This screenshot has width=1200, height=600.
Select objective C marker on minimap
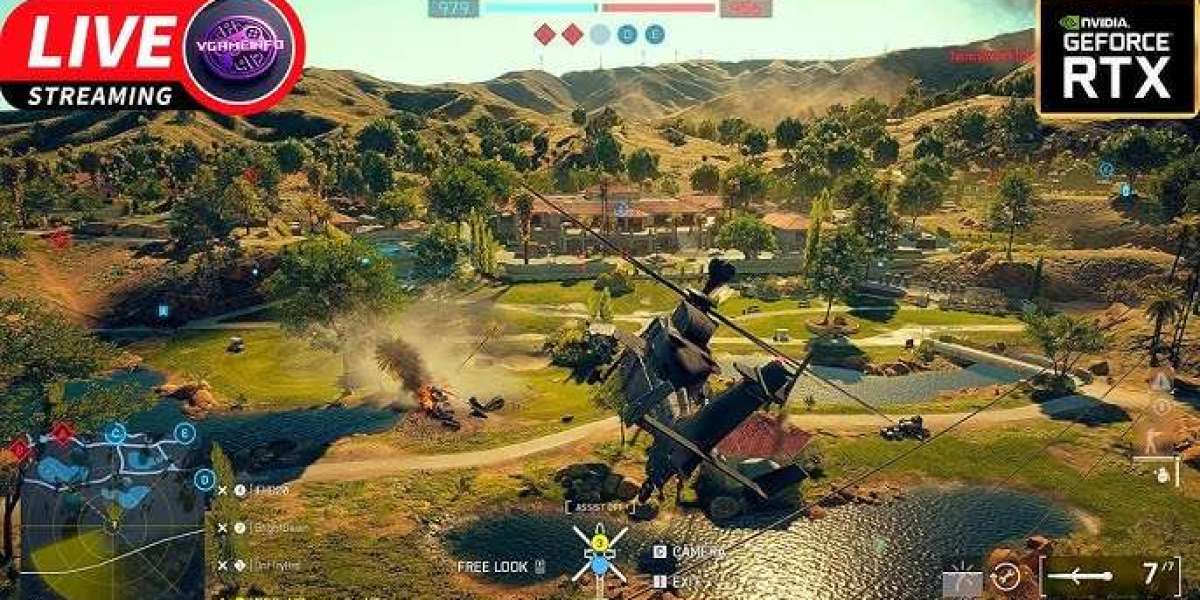click(x=116, y=433)
